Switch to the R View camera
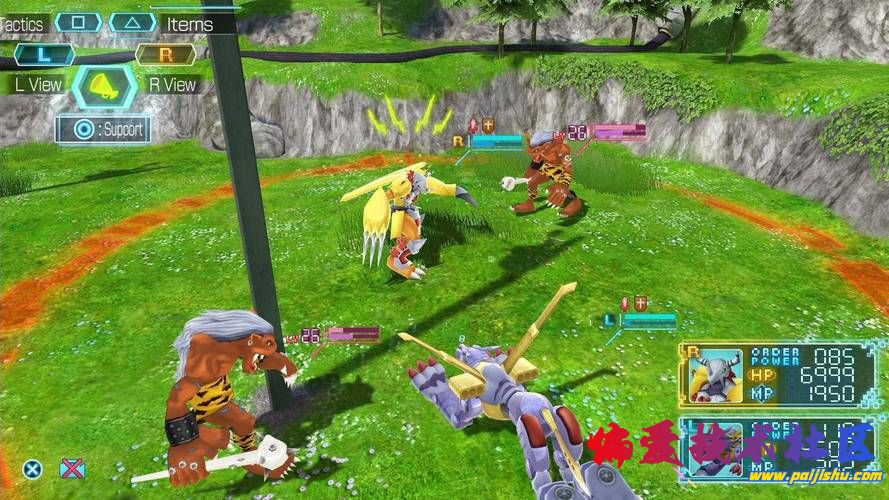 click(165, 55)
